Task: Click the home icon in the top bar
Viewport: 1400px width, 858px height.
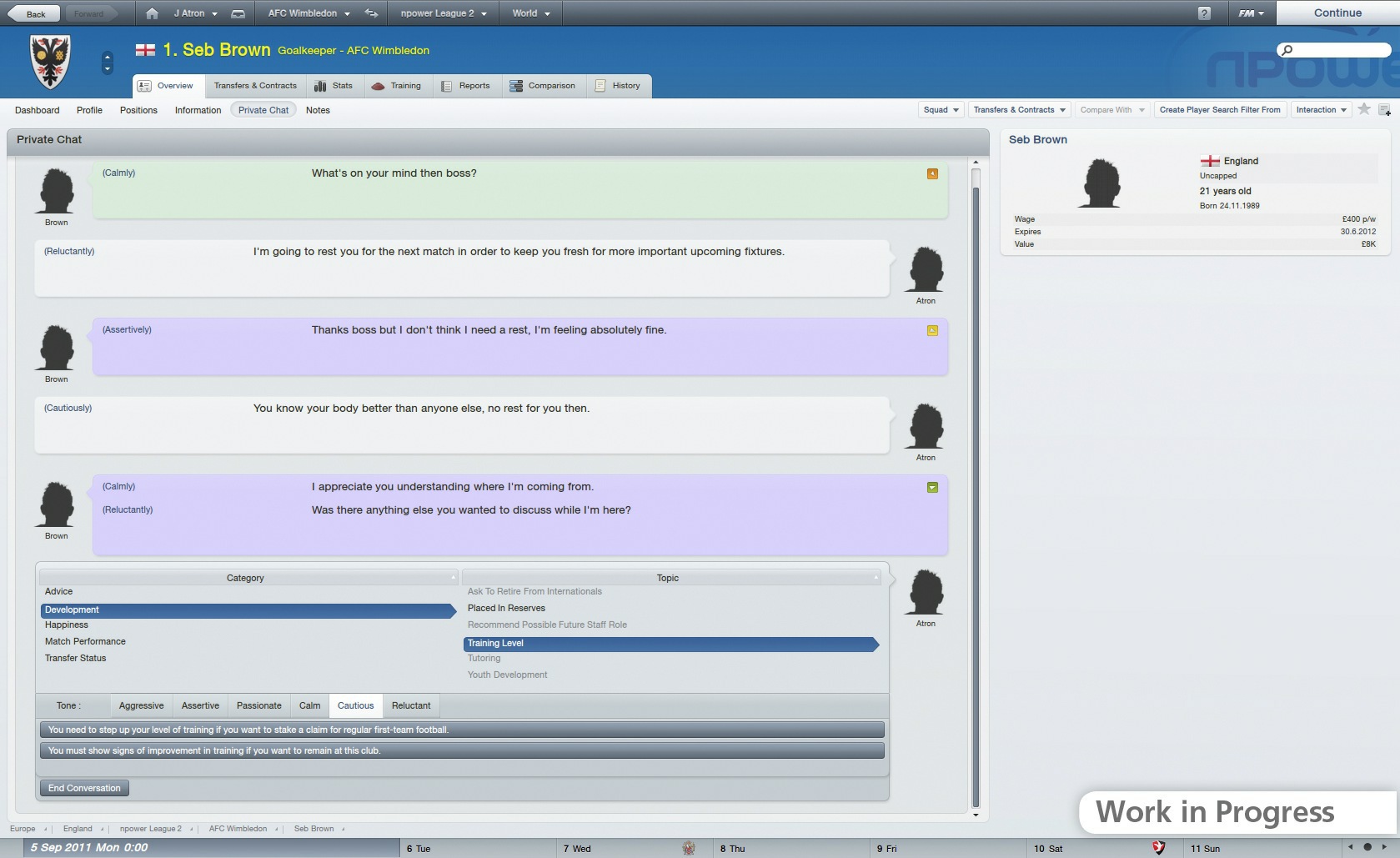Action: point(150,13)
